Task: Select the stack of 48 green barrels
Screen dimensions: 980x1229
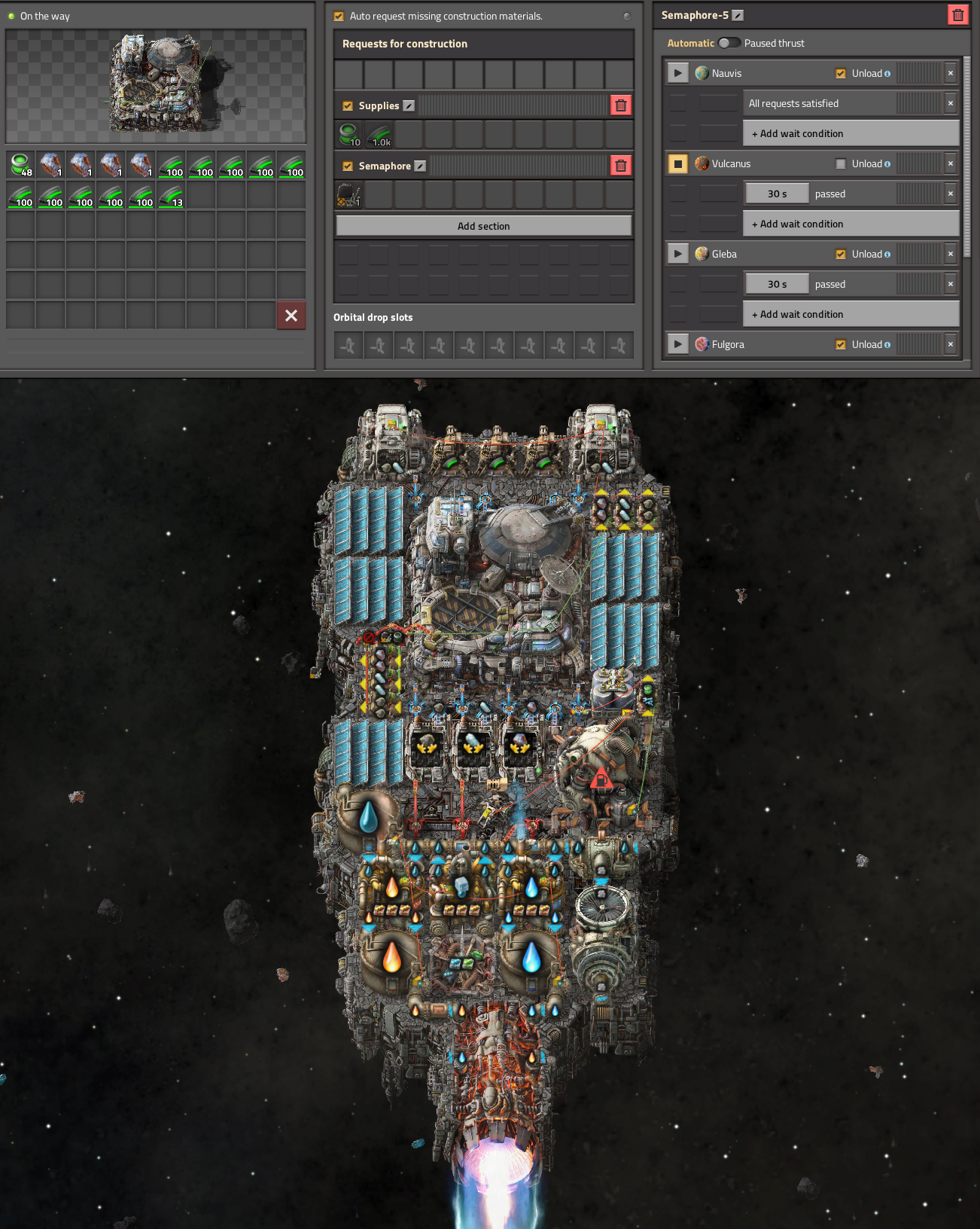Action: [20, 165]
